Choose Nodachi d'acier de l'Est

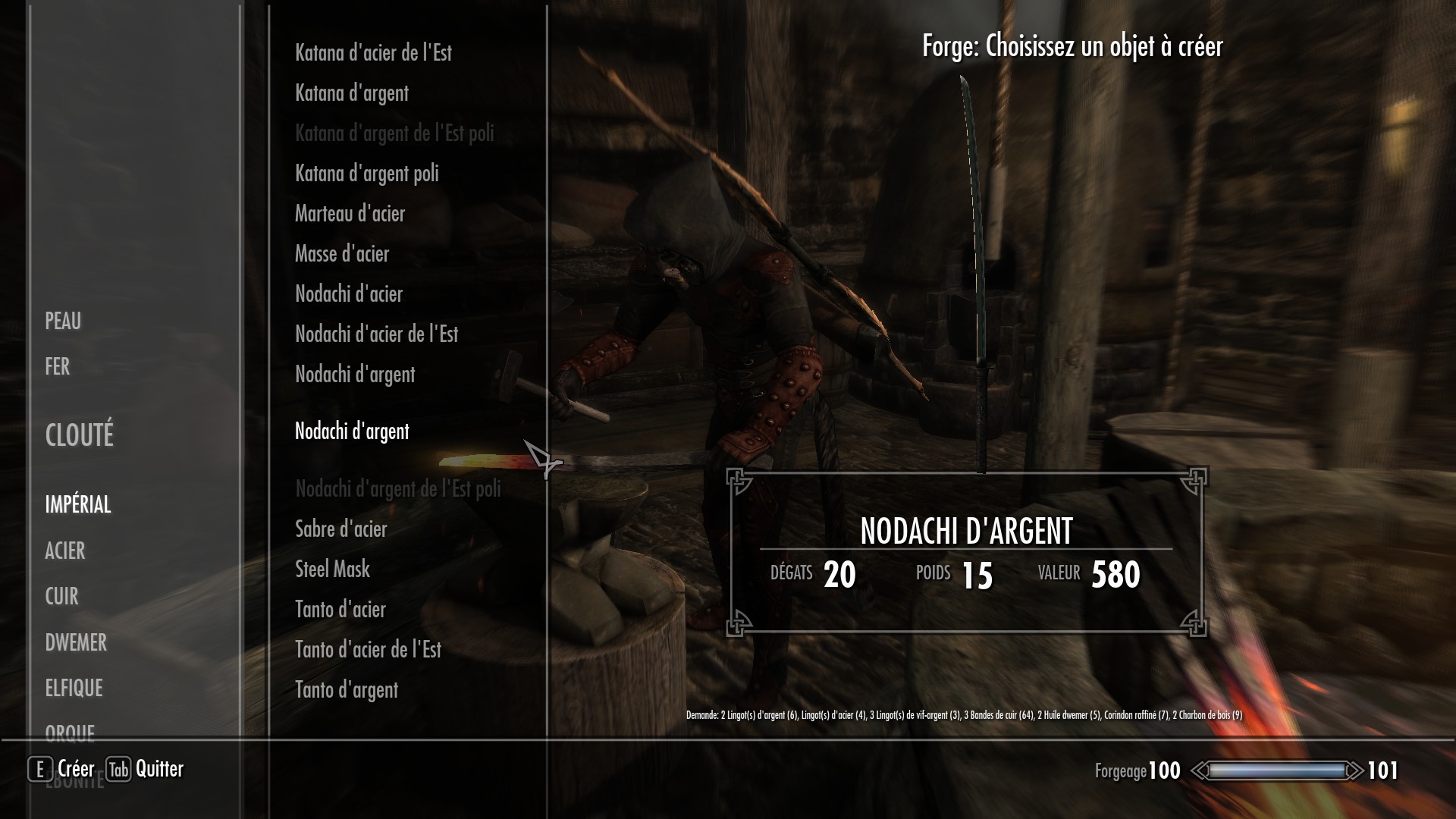click(376, 334)
